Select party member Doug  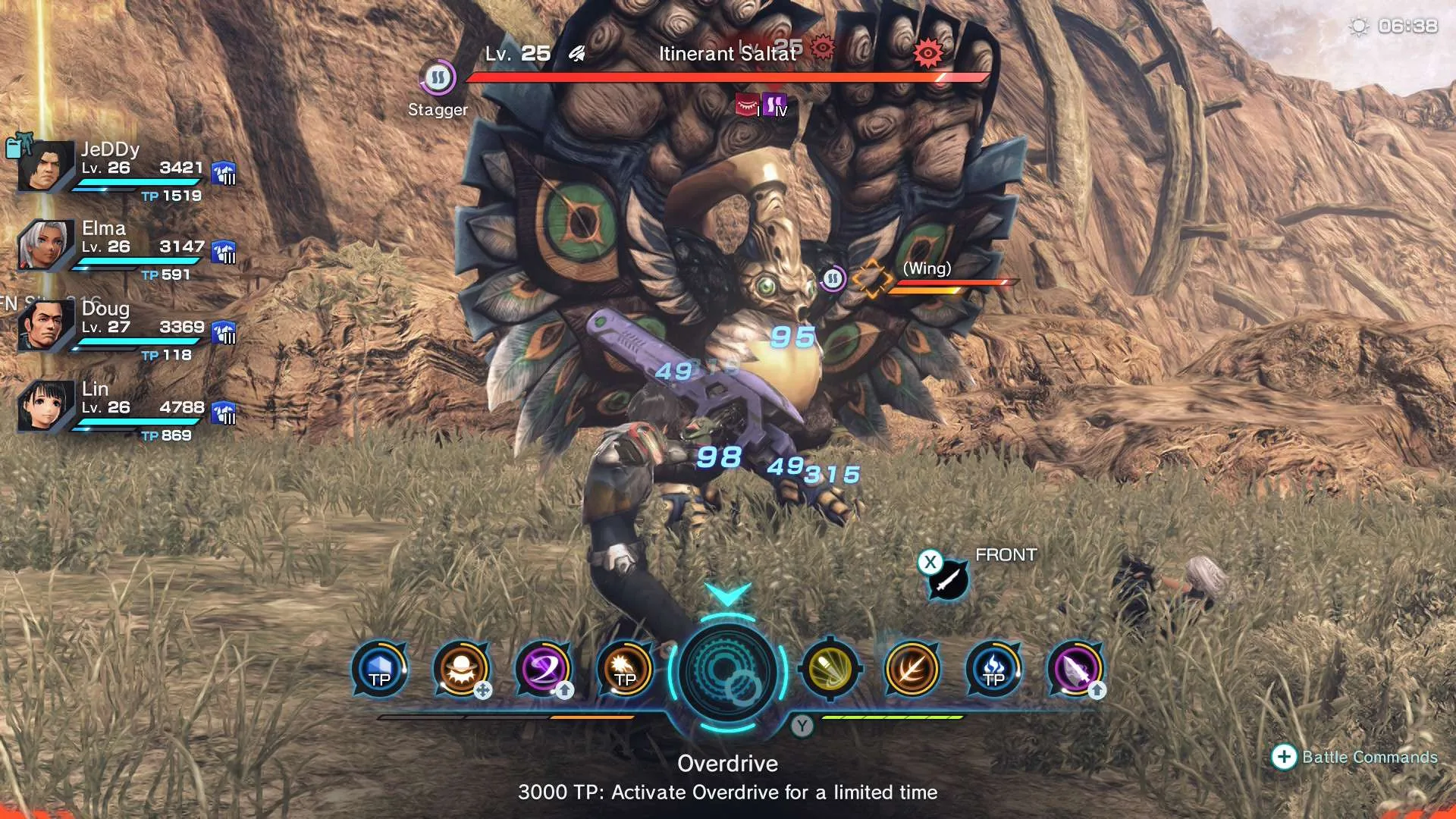[x=44, y=326]
